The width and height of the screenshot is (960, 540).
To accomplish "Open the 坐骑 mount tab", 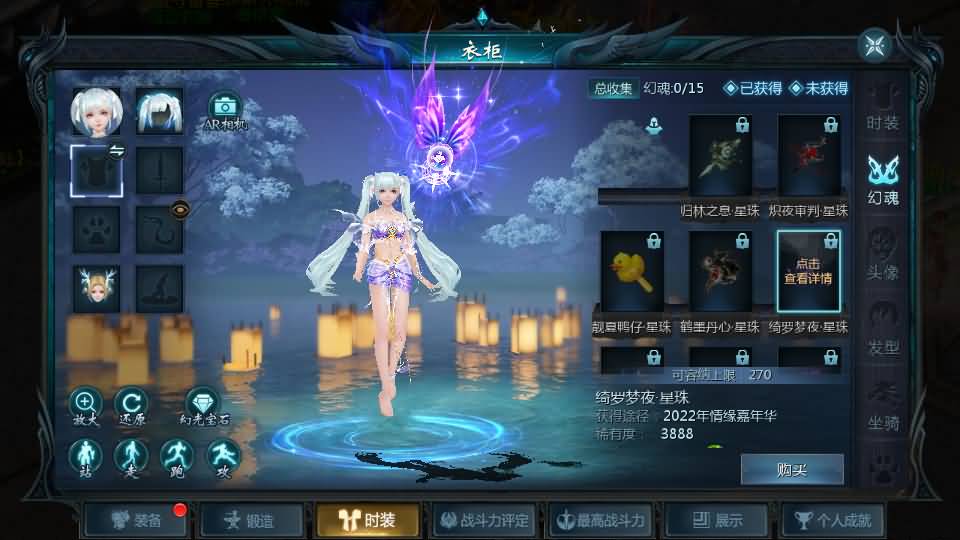I will click(x=882, y=407).
